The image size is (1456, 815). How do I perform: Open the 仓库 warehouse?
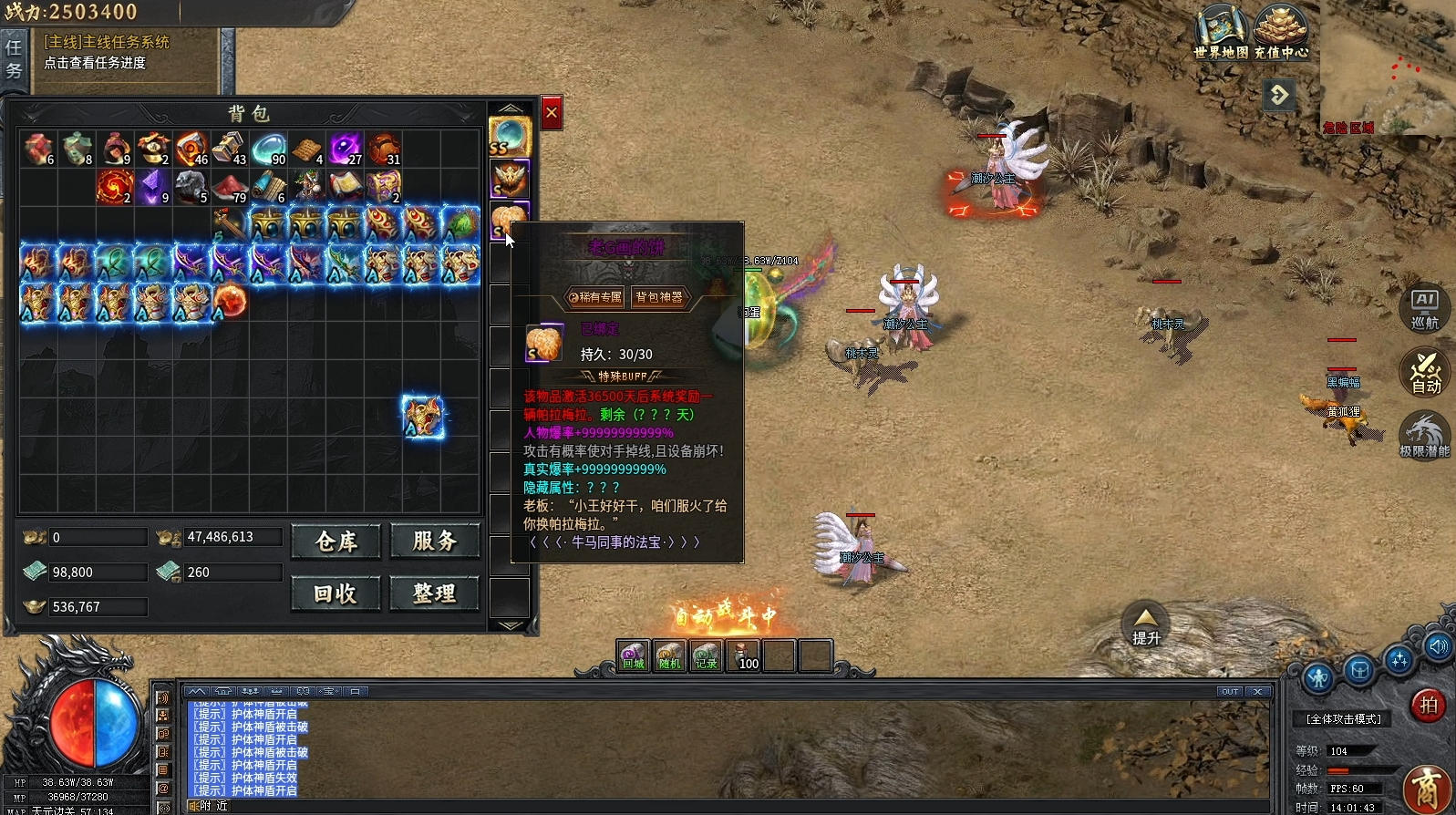tap(336, 542)
